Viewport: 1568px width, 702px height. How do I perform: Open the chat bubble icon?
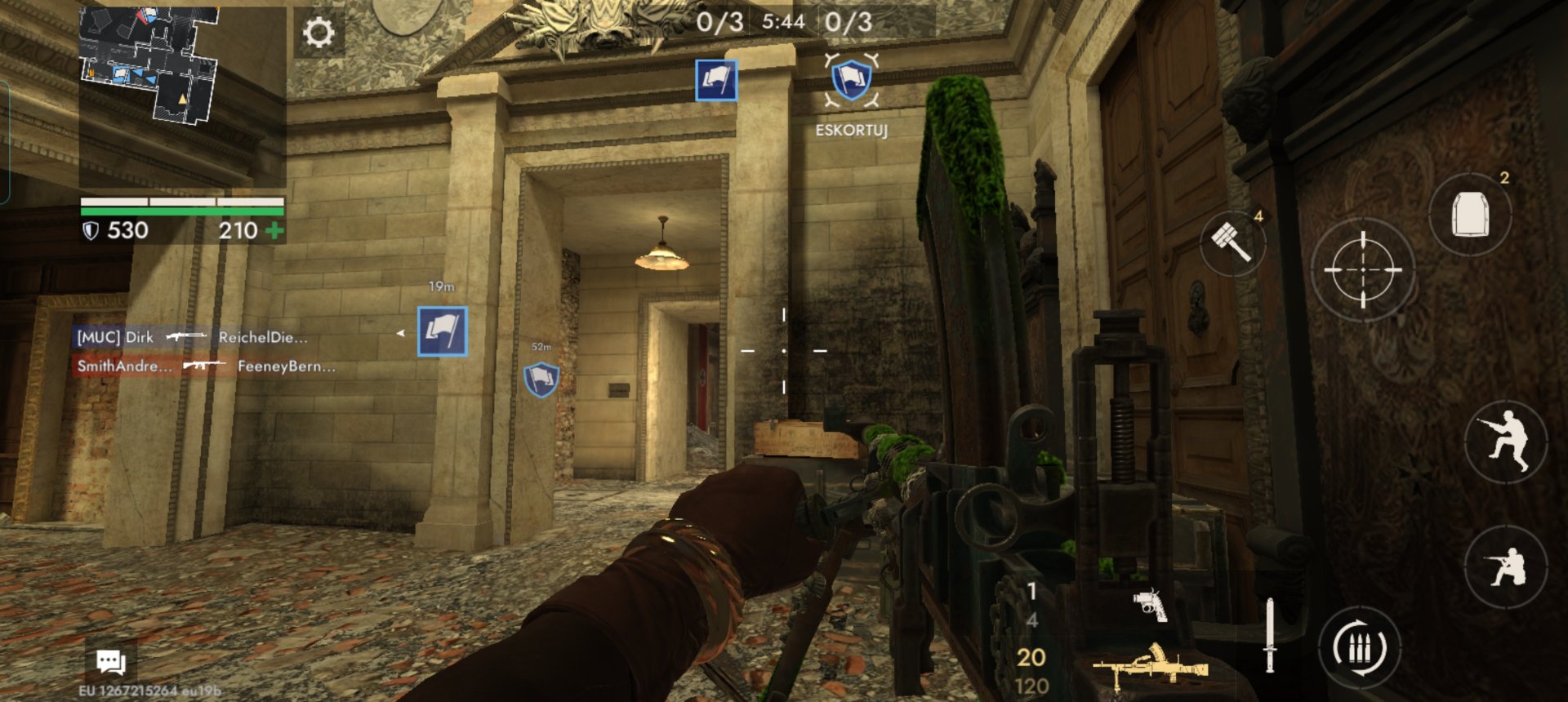[x=110, y=661]
